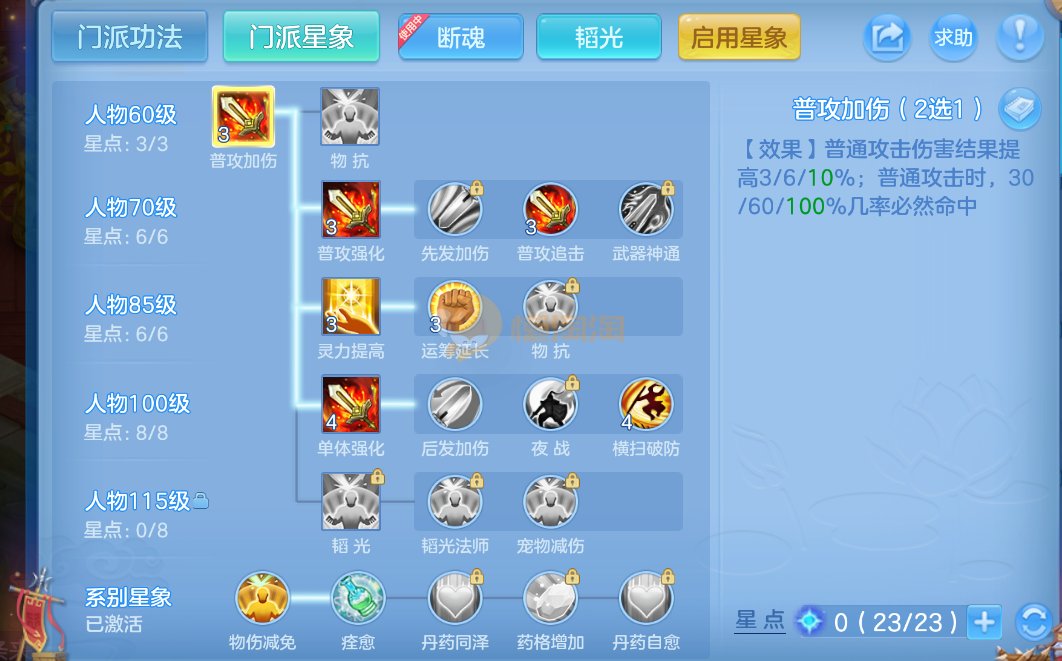Choose the 普攻追击 skill icon
This screenshot has width=1062, height=661.
click(x=550, y=209)
